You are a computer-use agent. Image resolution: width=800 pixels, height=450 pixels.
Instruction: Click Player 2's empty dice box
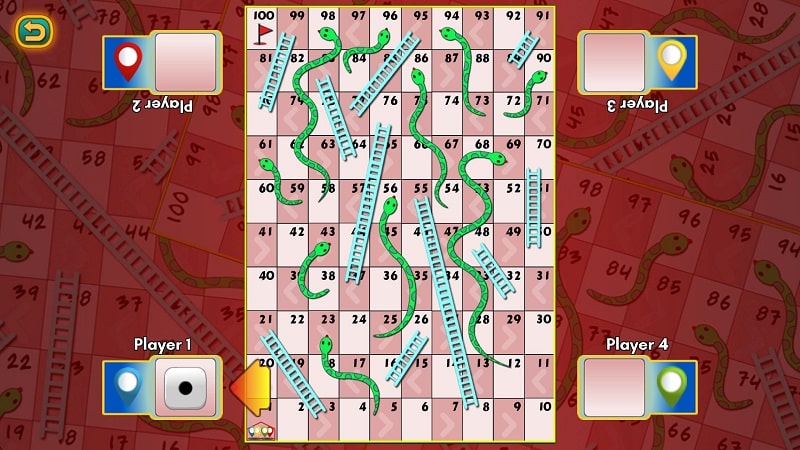point(186,62)
